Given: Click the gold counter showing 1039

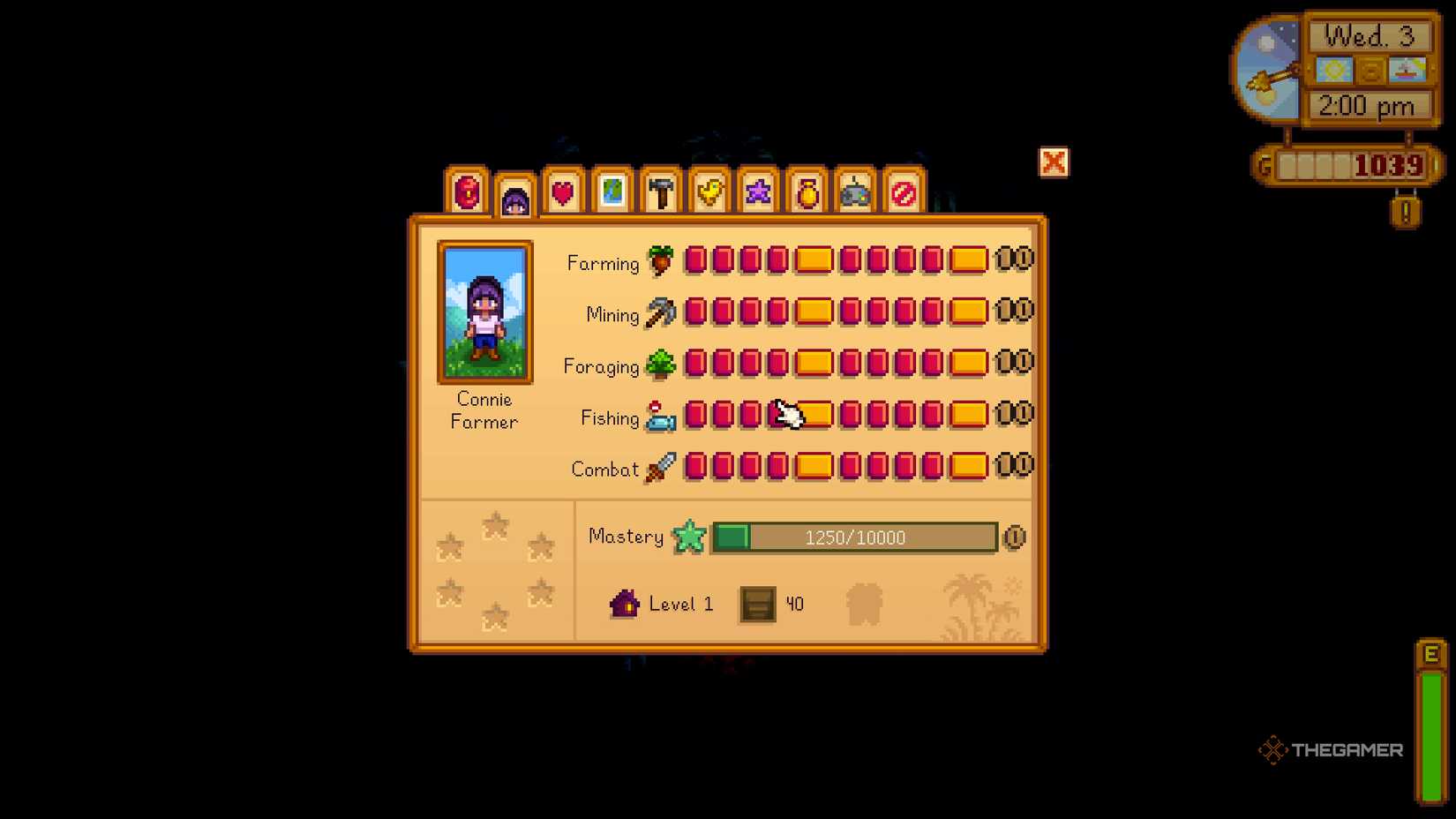Looking at the screenshot, I should (1389, 164).
